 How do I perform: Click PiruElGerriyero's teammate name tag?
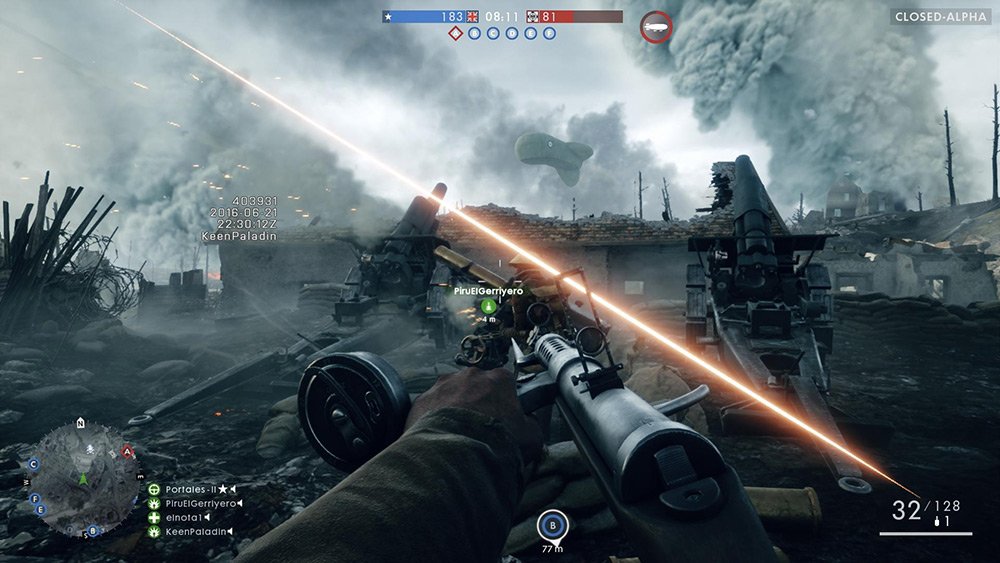[x=490, y=290]
